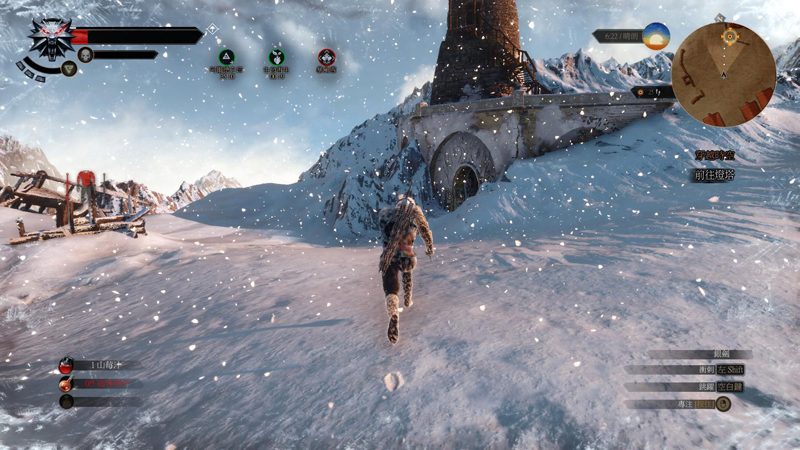Screen dimensions: 800x450
Task: Select the green triangle buff icon
Action: (x=226, y=57)
